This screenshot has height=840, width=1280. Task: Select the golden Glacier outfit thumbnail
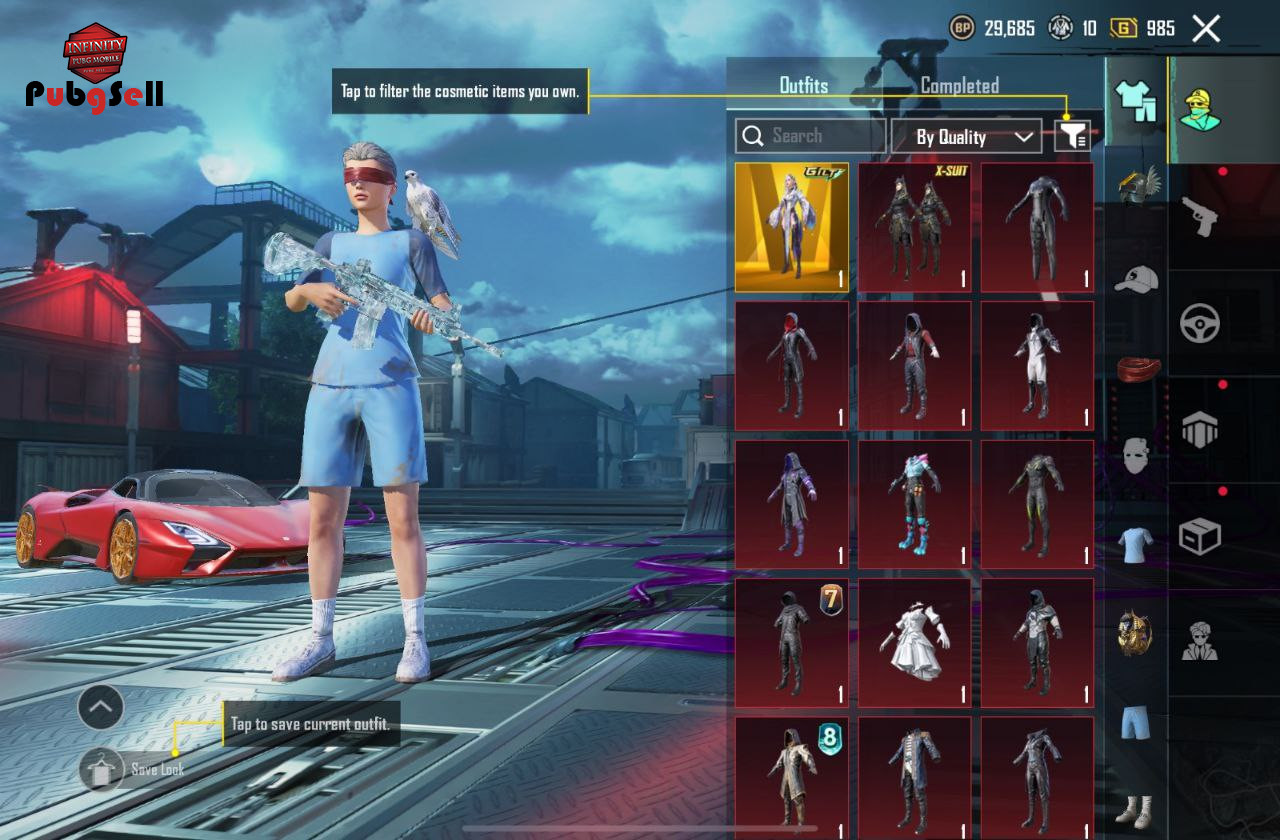click(792, 228)
